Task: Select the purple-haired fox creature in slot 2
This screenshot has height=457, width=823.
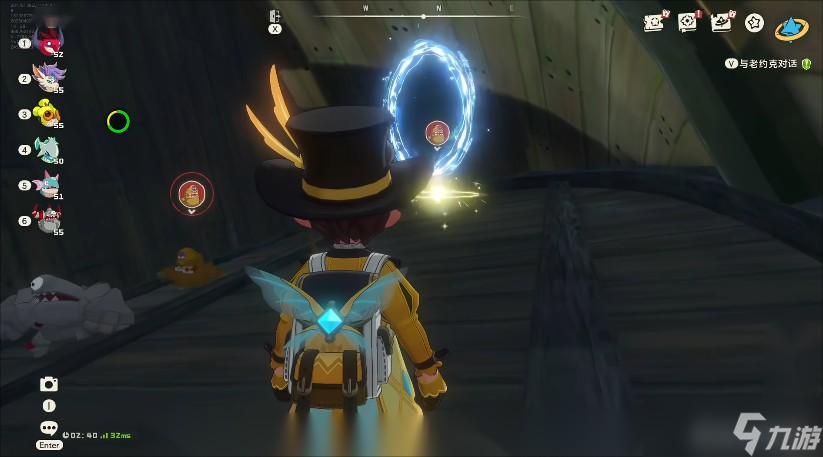Action: click(x=47, y=77)
